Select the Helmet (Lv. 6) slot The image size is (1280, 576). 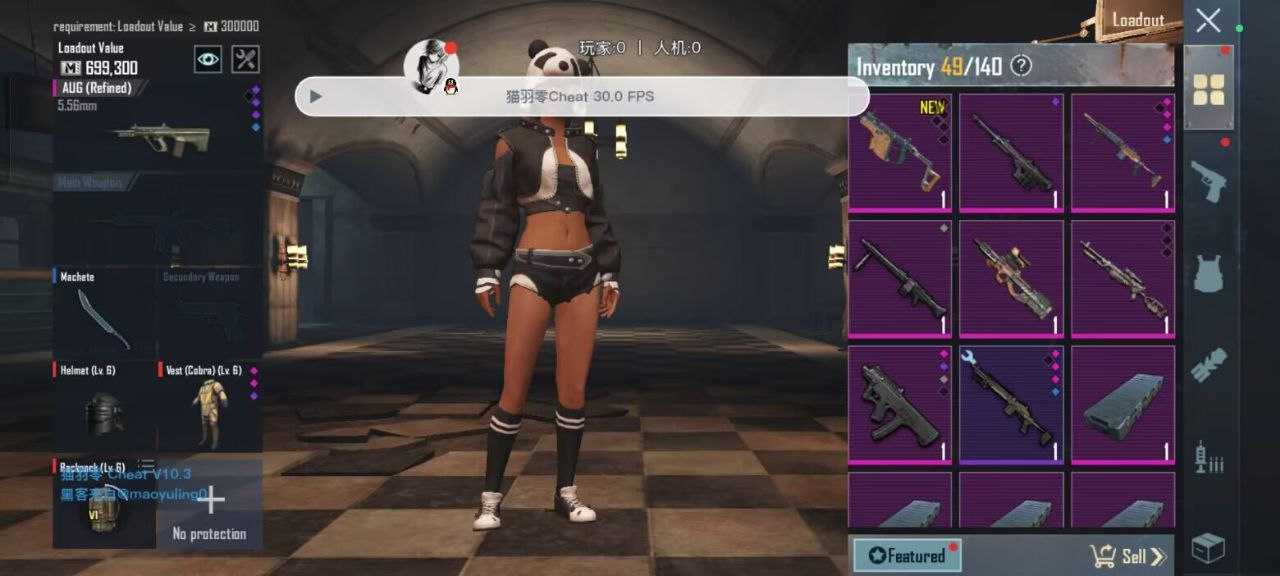[x=104, y=407]
